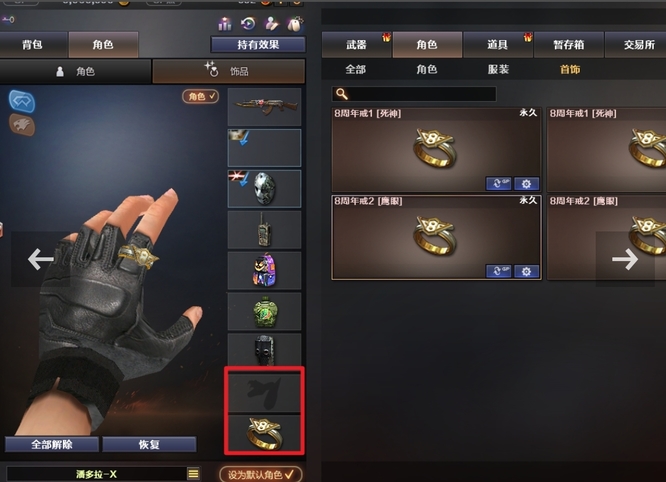
Task: Switch to the 道具 items tab
Action: (498, 45)
